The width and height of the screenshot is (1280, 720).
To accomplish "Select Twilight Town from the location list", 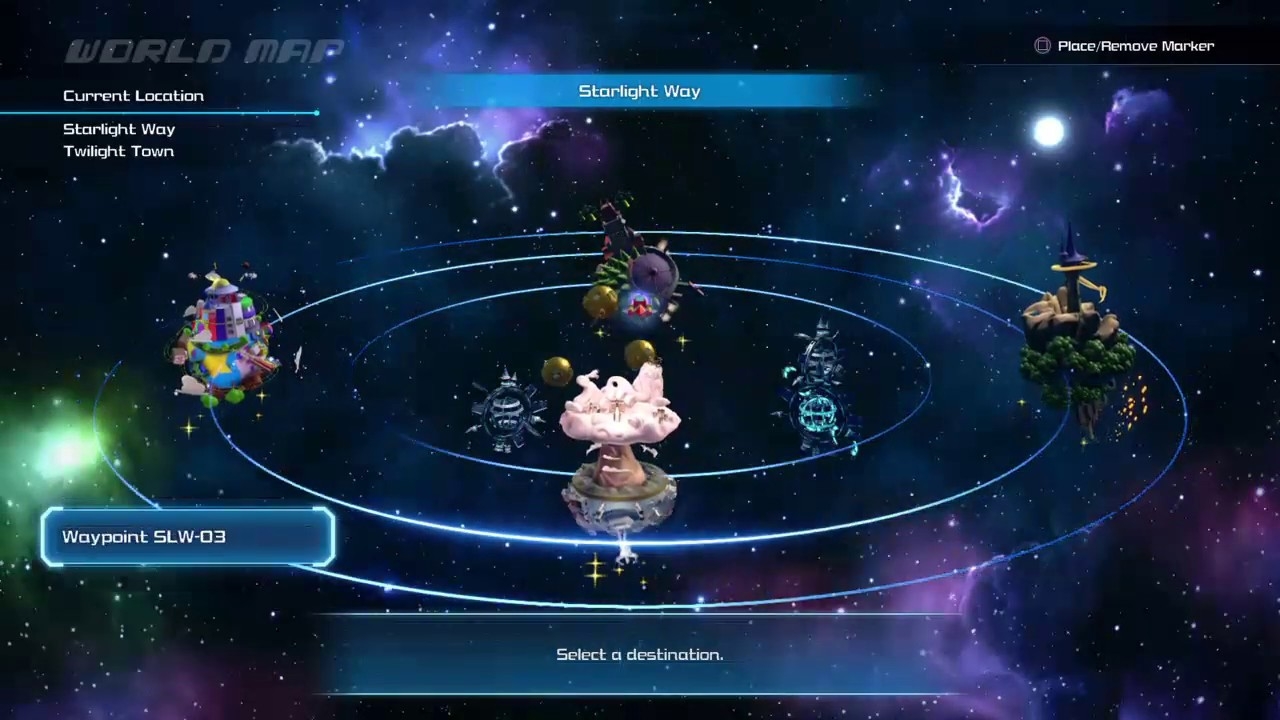I will pyautogui.click(x=118, y=151).
